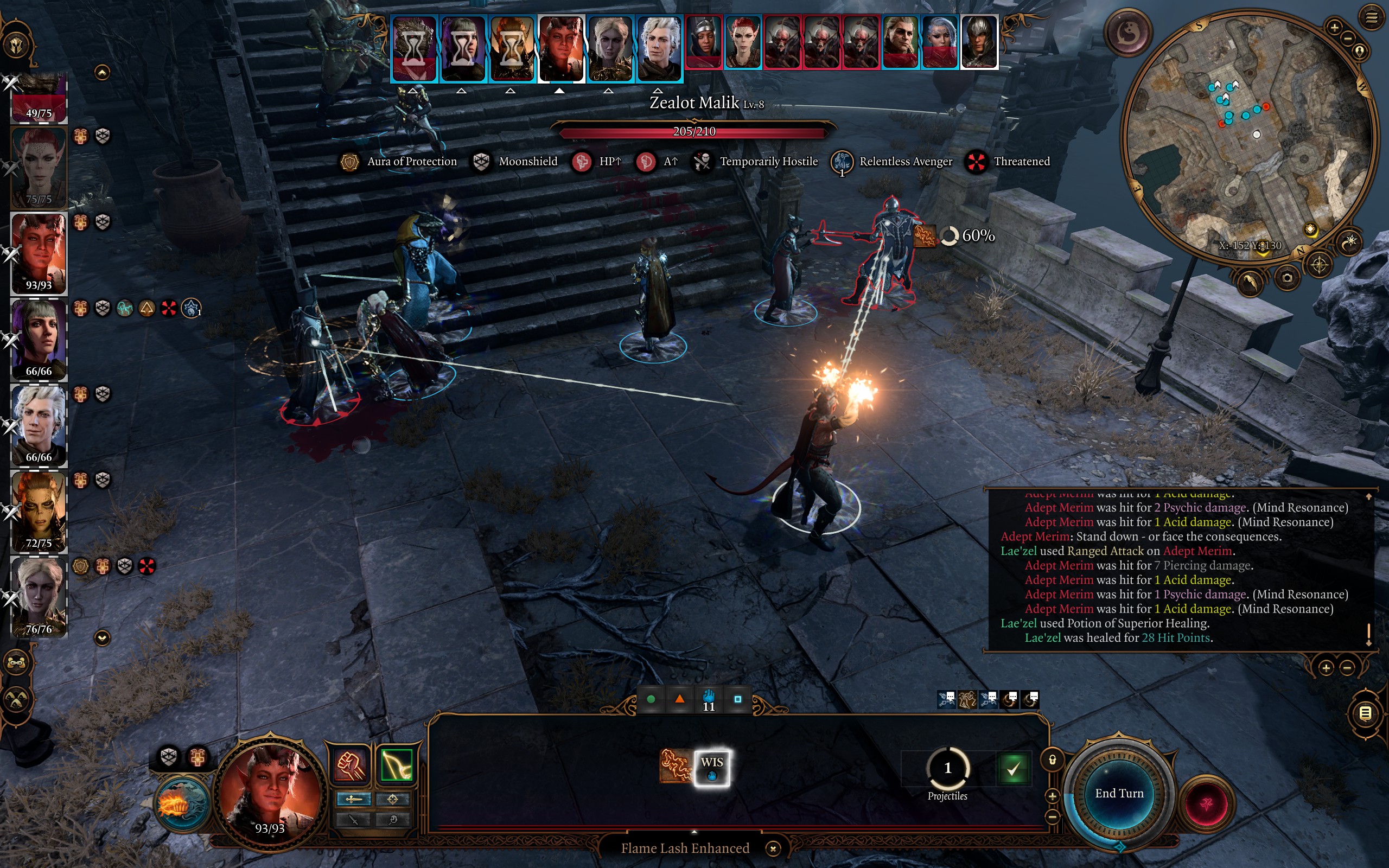Open the hamburger game menu
This screenshot has height=868, width=1389.
coord(1371,18)
